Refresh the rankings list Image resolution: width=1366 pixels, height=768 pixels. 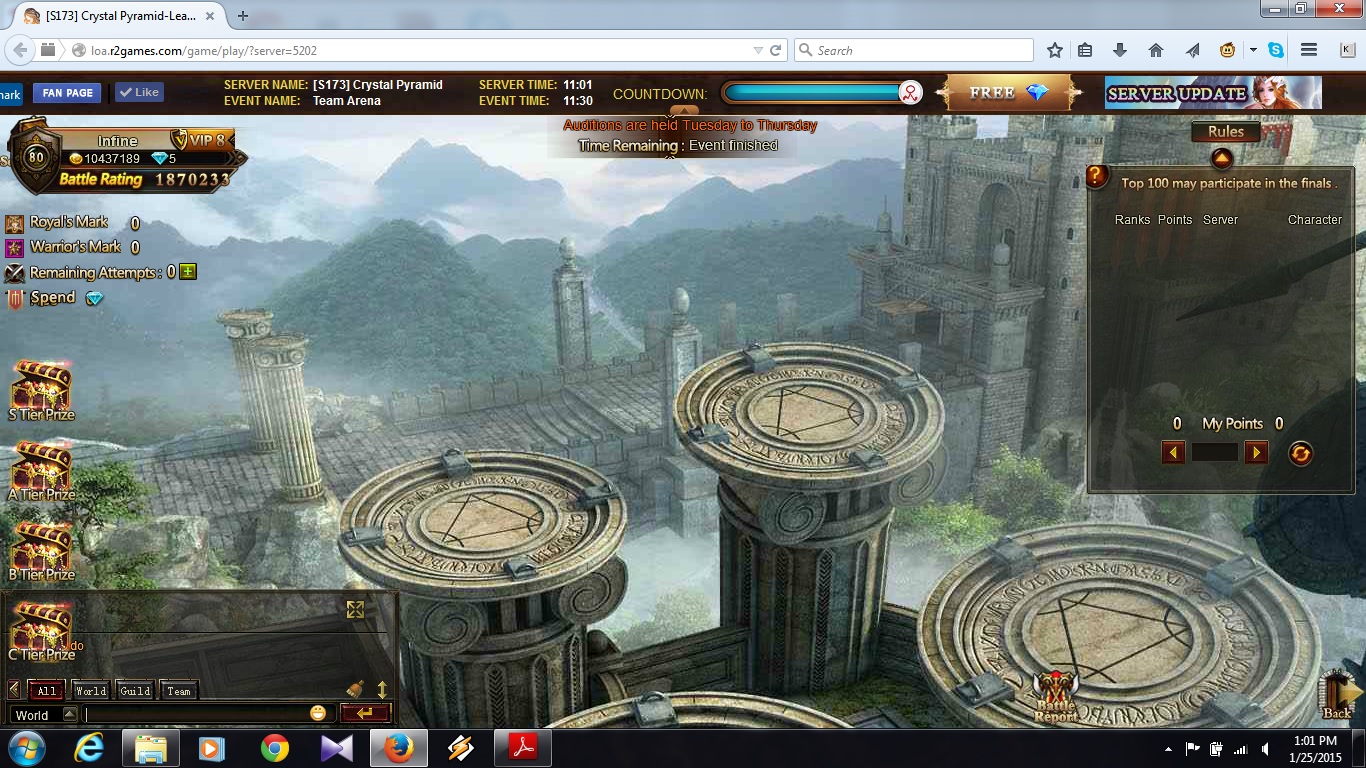coord(1300,453)
